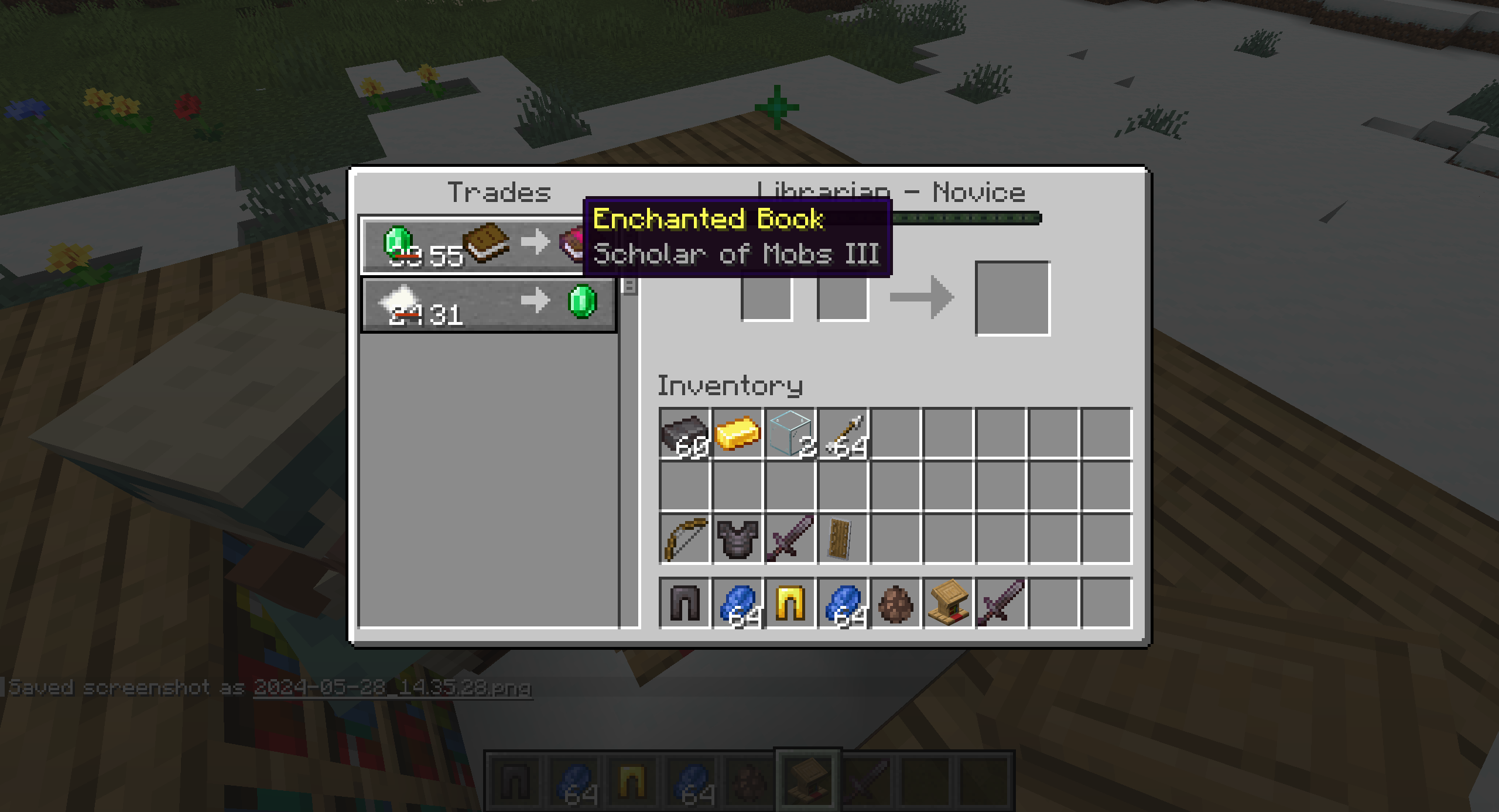The height and width of the screenshot is (812, 1499).
Task: Pick up the bow
Action: pos(684,539)
